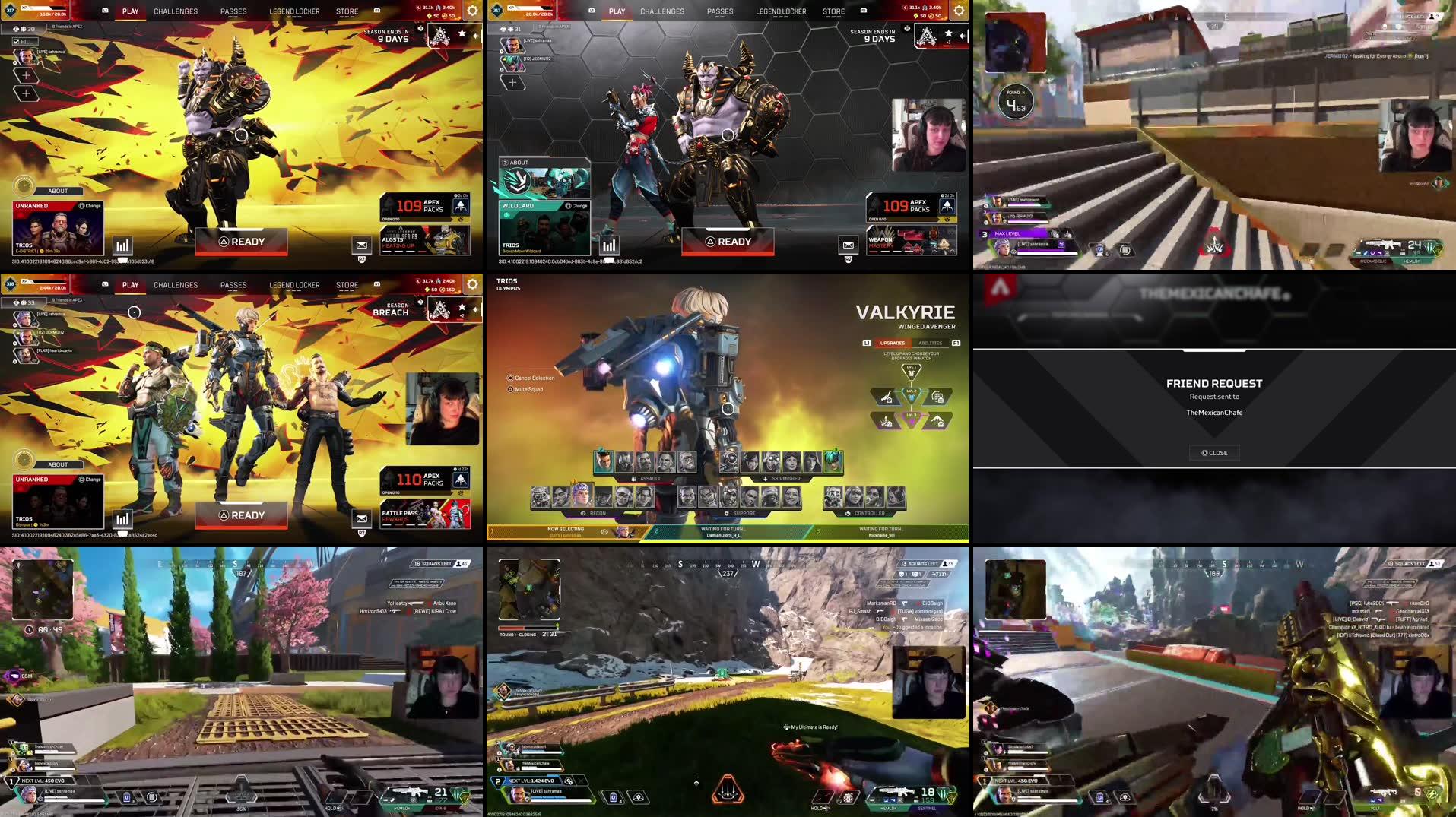This screenshot has height=817, width=1456.
Task: Click the webcam overlay thumbnail
Action: click(929, 135)
